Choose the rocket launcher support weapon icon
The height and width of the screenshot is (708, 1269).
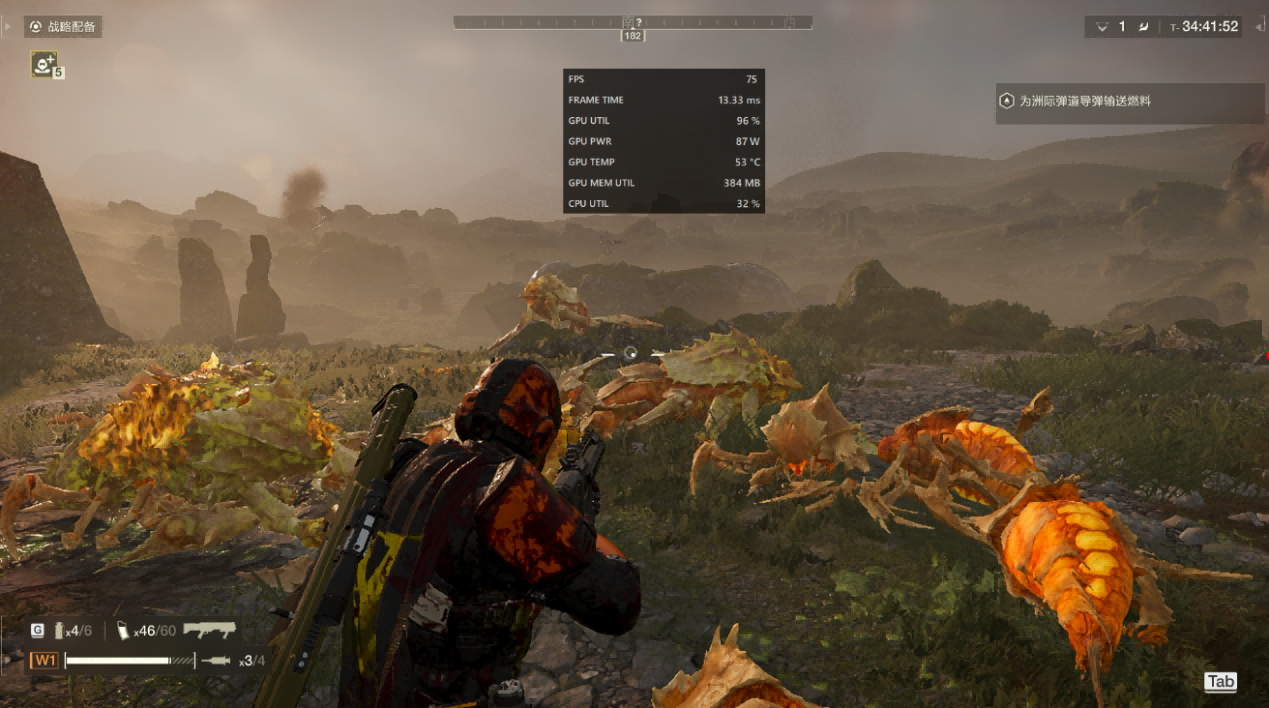point(215,660)
